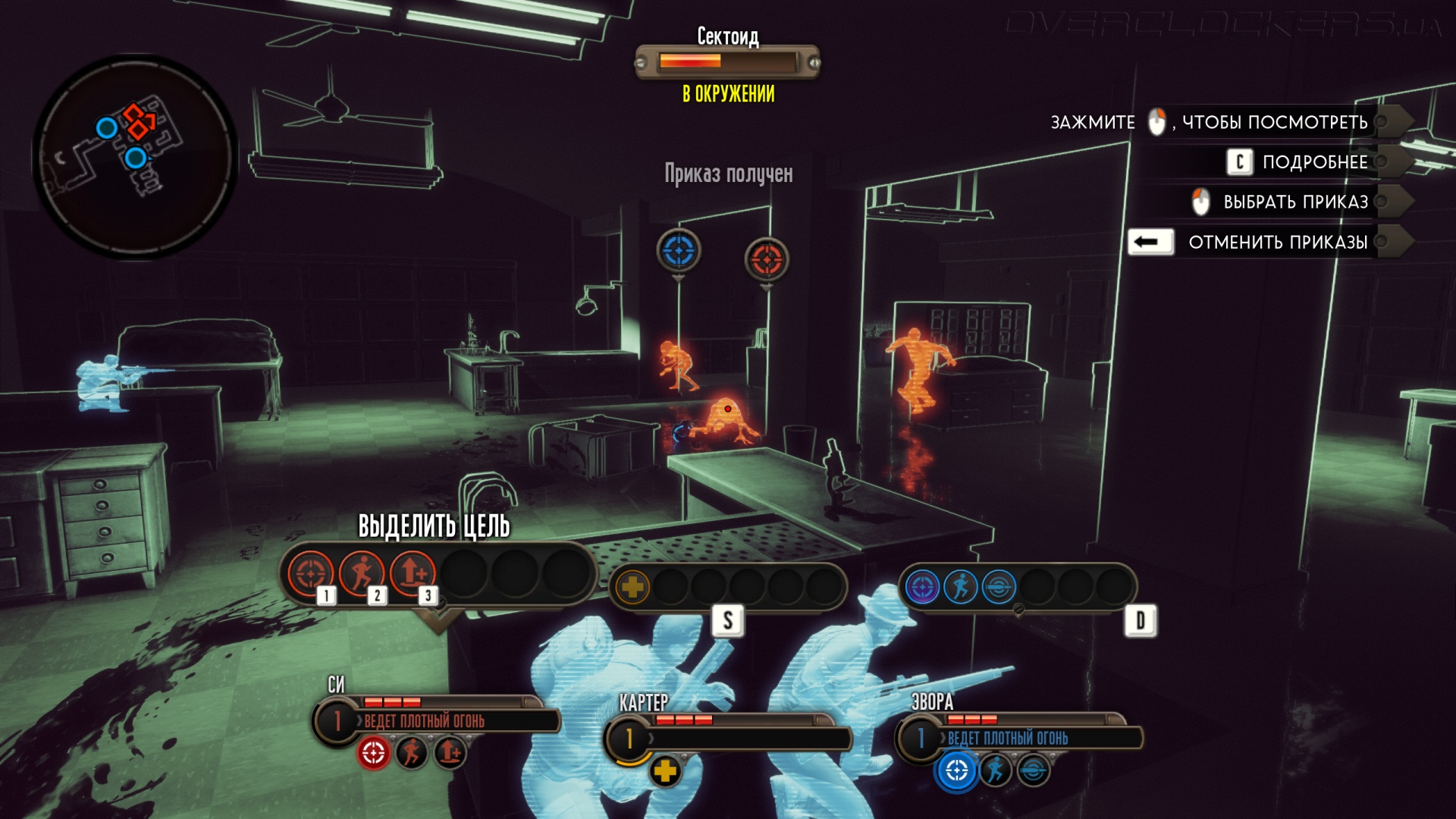Click the lit red crosshair icon under Си's plate
This screenshot has height=819, width=1456.
pos(373,753)
